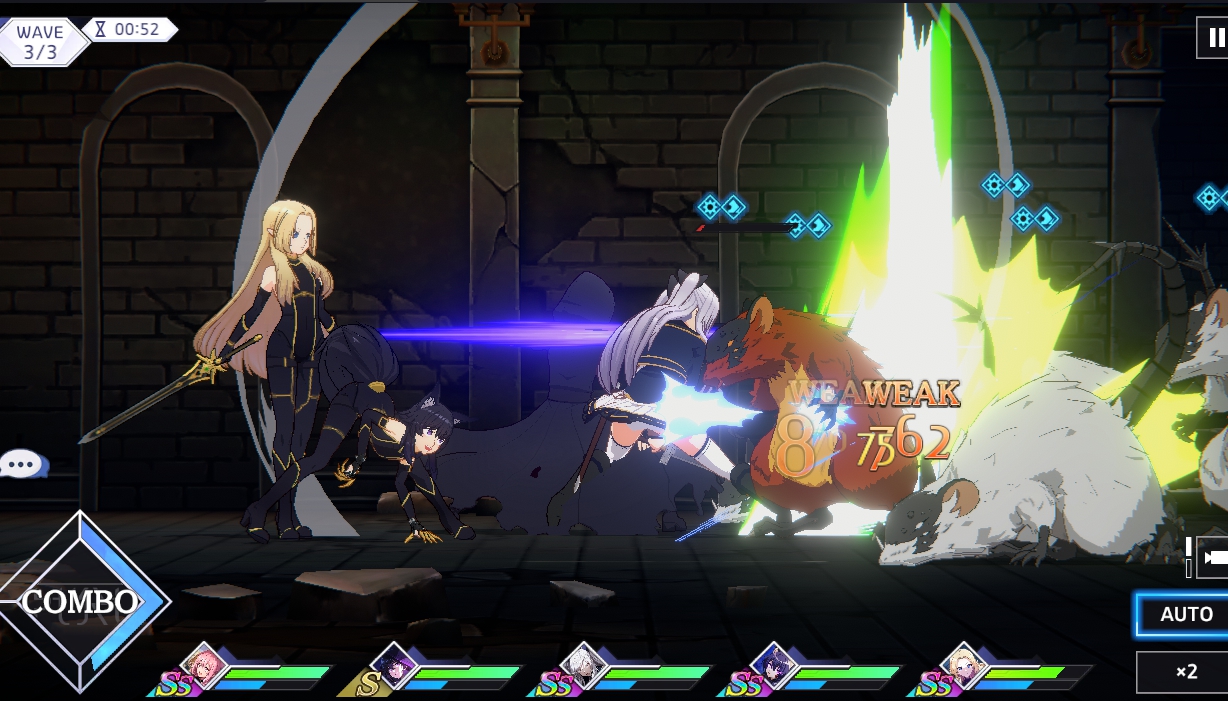Select the blonde character portrait

(962, 666)
